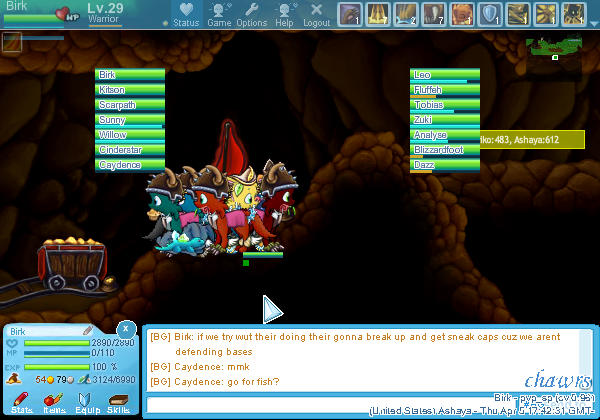
Task: Open the Equip screen
Action: point(85,401)
